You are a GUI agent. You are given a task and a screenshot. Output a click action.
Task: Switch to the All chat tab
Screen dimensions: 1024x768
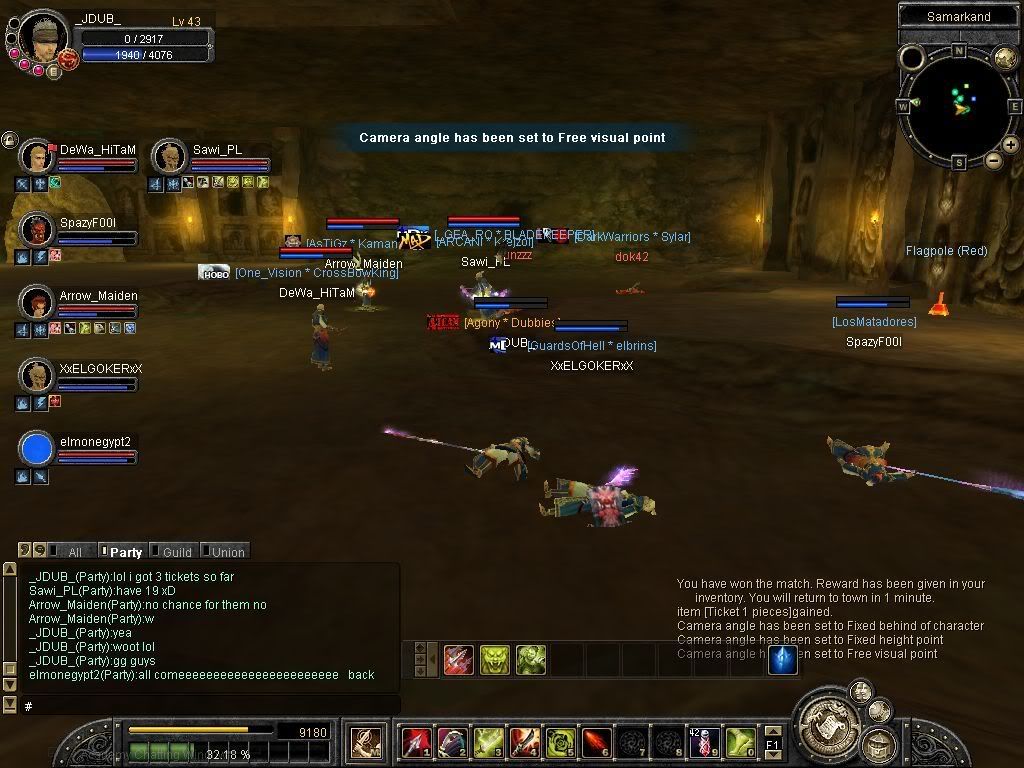(x=74, y=552)
